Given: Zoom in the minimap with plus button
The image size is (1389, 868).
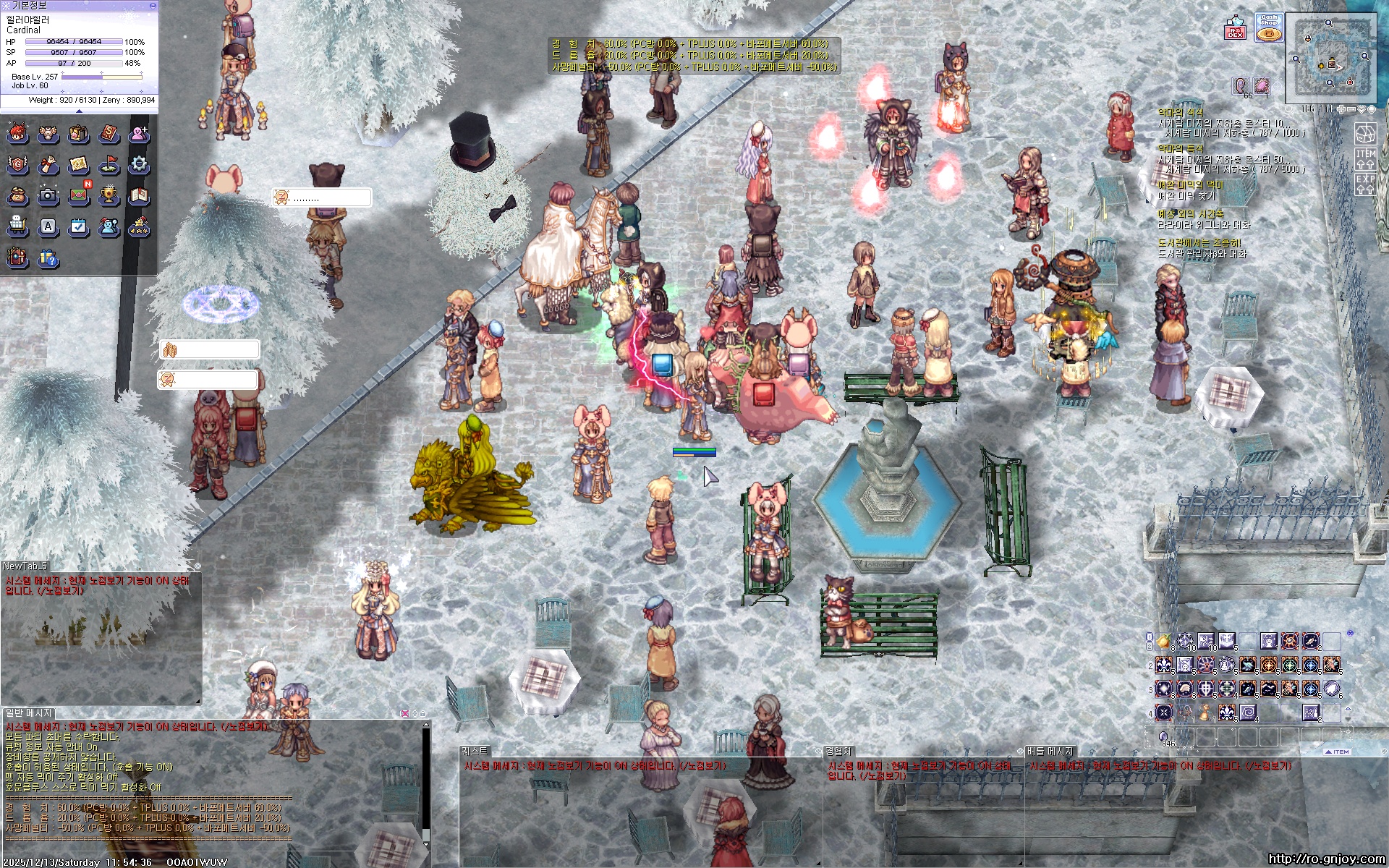Looking at the screenshot, I should pos(1341,109).
